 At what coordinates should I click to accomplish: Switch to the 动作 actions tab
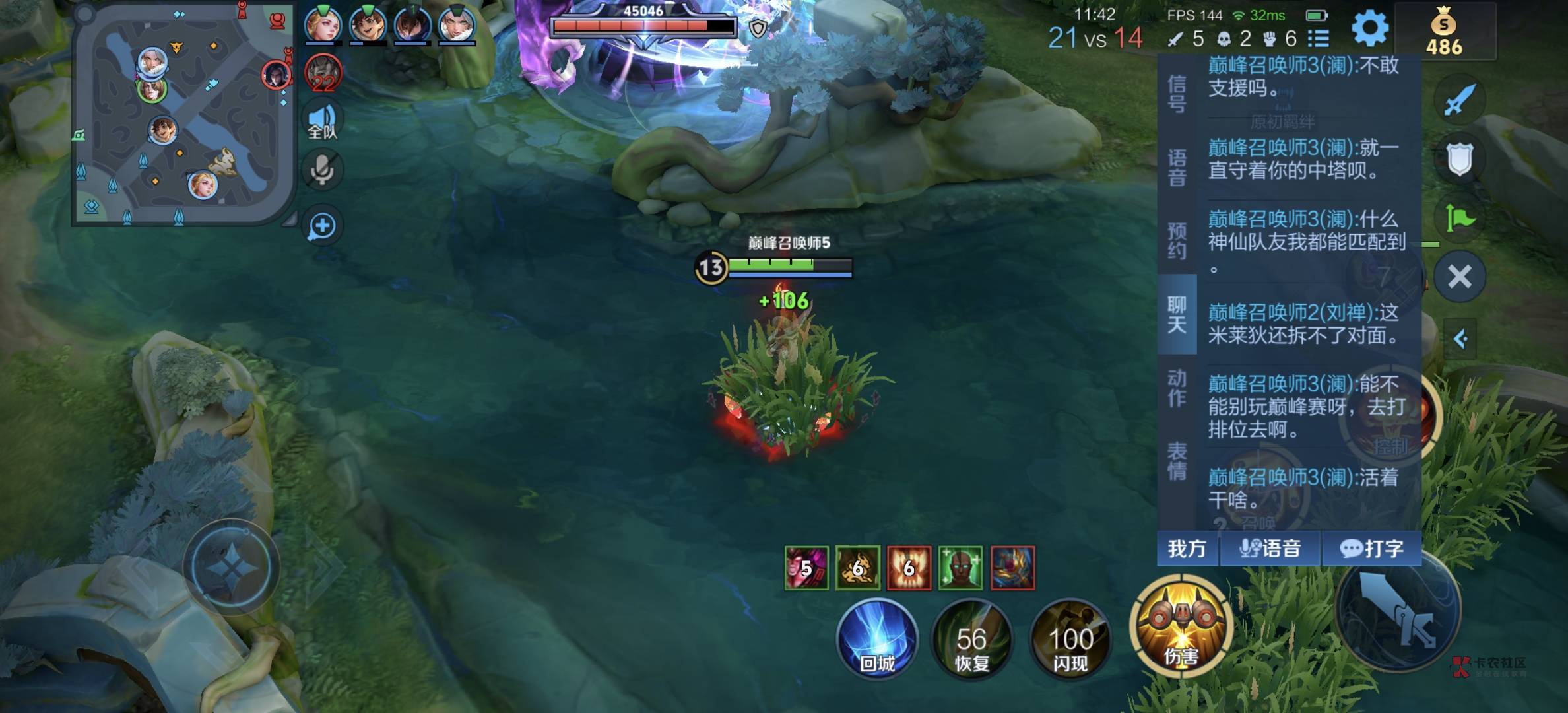point(1177,388)
